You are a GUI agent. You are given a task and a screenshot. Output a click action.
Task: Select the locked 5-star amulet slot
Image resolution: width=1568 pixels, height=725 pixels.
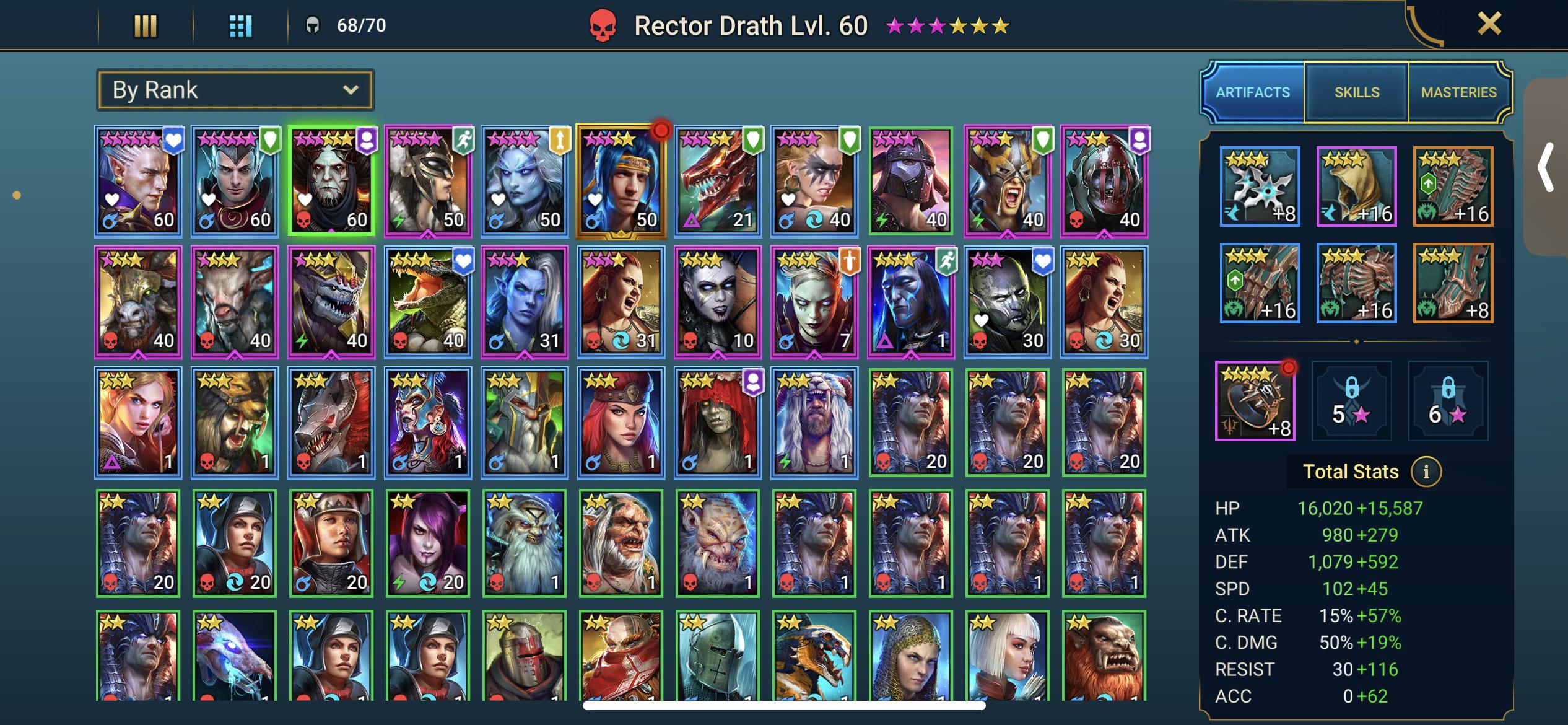point(1352,403)
